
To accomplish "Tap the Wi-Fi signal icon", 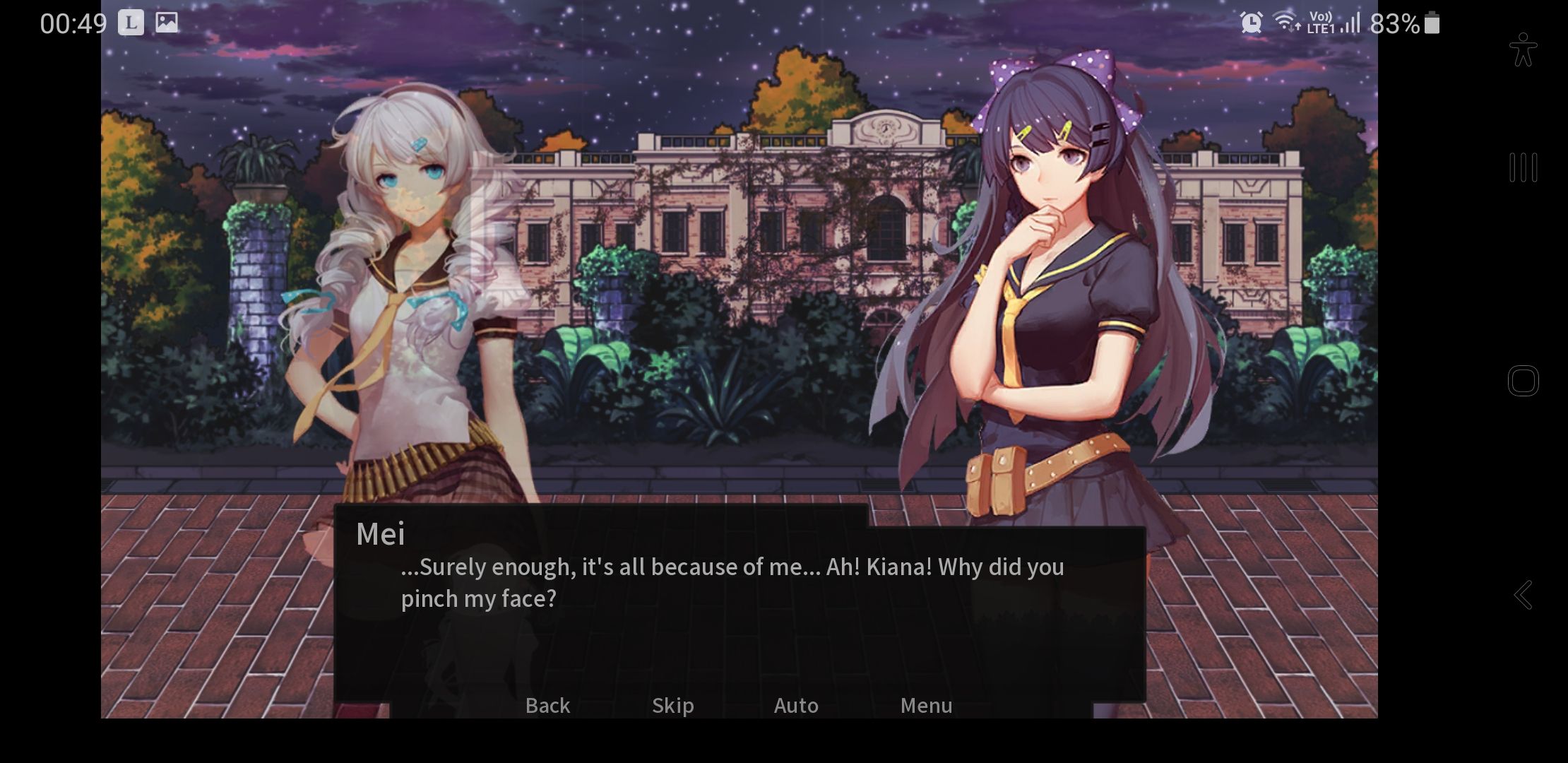I will [1288, 22].
